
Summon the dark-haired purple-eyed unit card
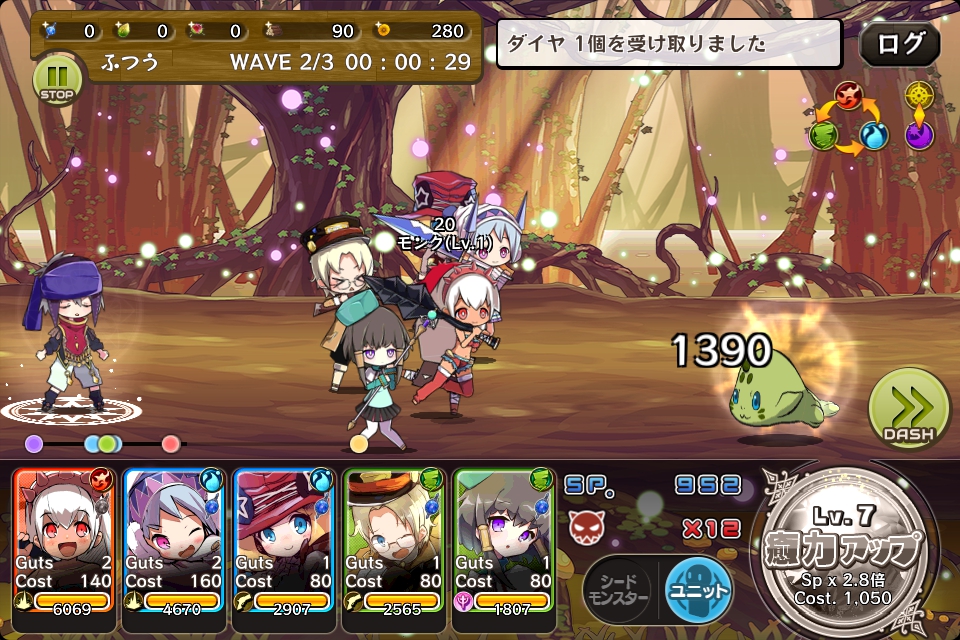(505, 540)
